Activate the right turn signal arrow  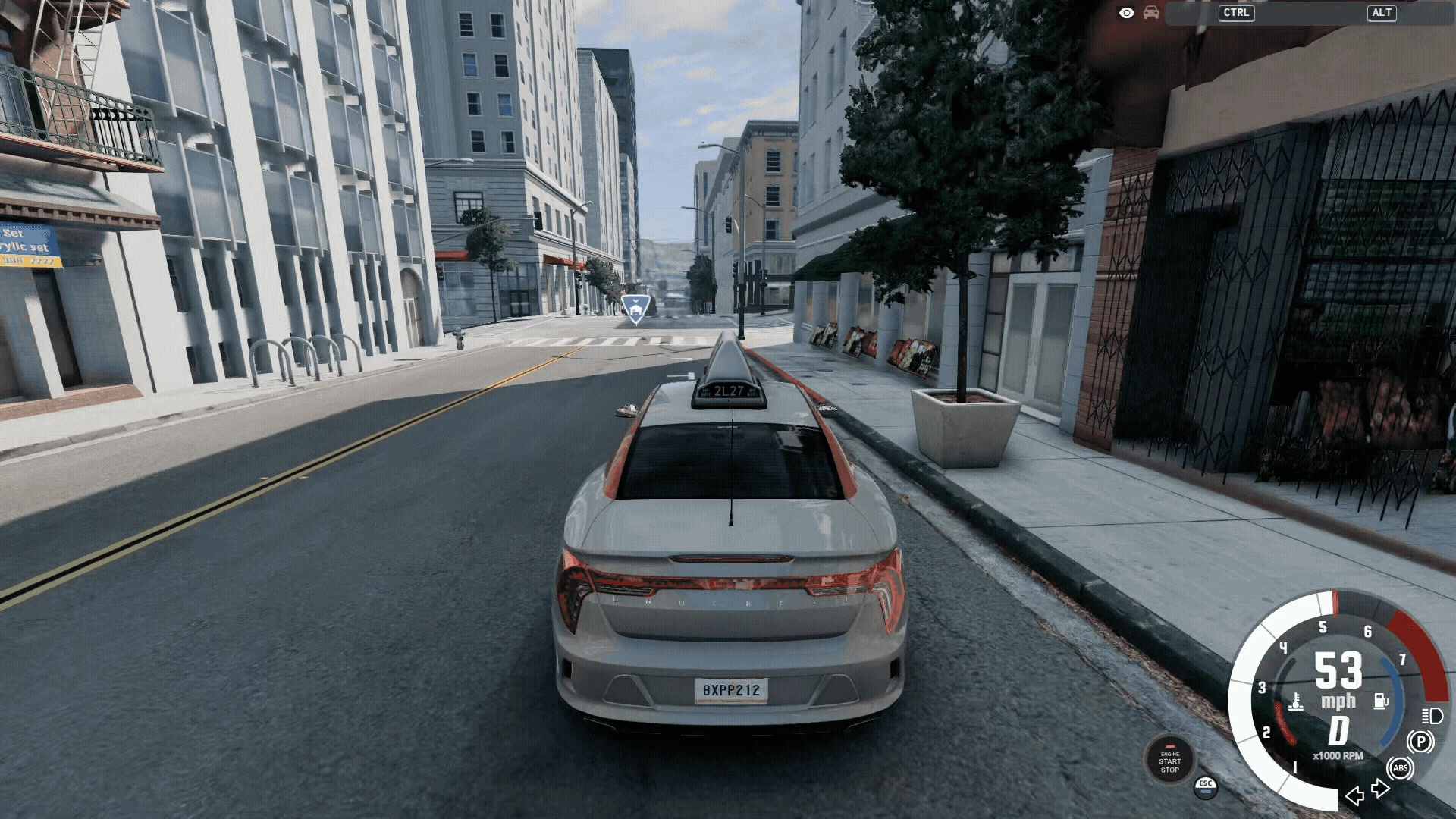tap(1381, 789)
